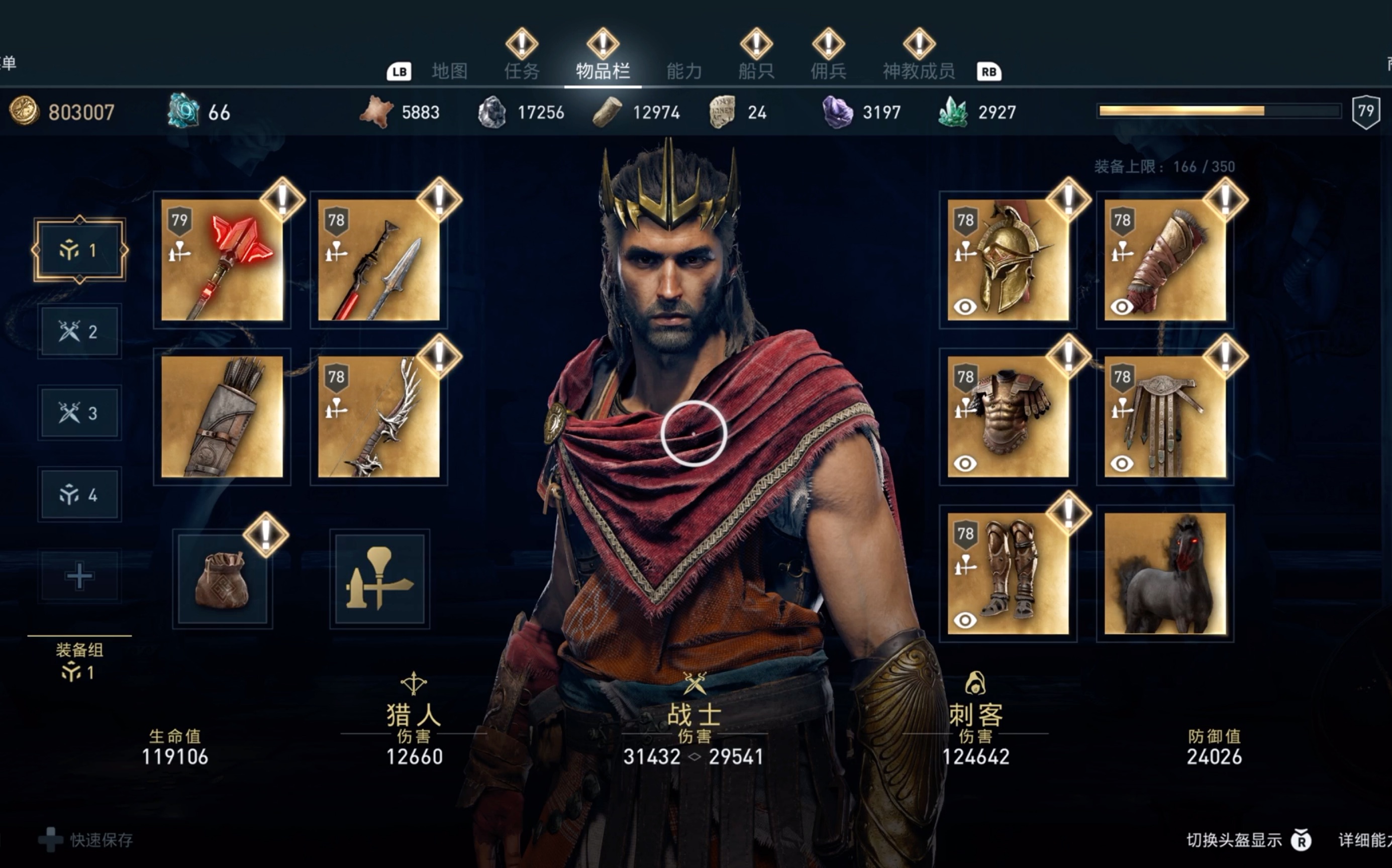Image resolution: width=1392 pixels, height=868 pixels.
Task: Select equipment loadout 3
Action: (79, 413)
